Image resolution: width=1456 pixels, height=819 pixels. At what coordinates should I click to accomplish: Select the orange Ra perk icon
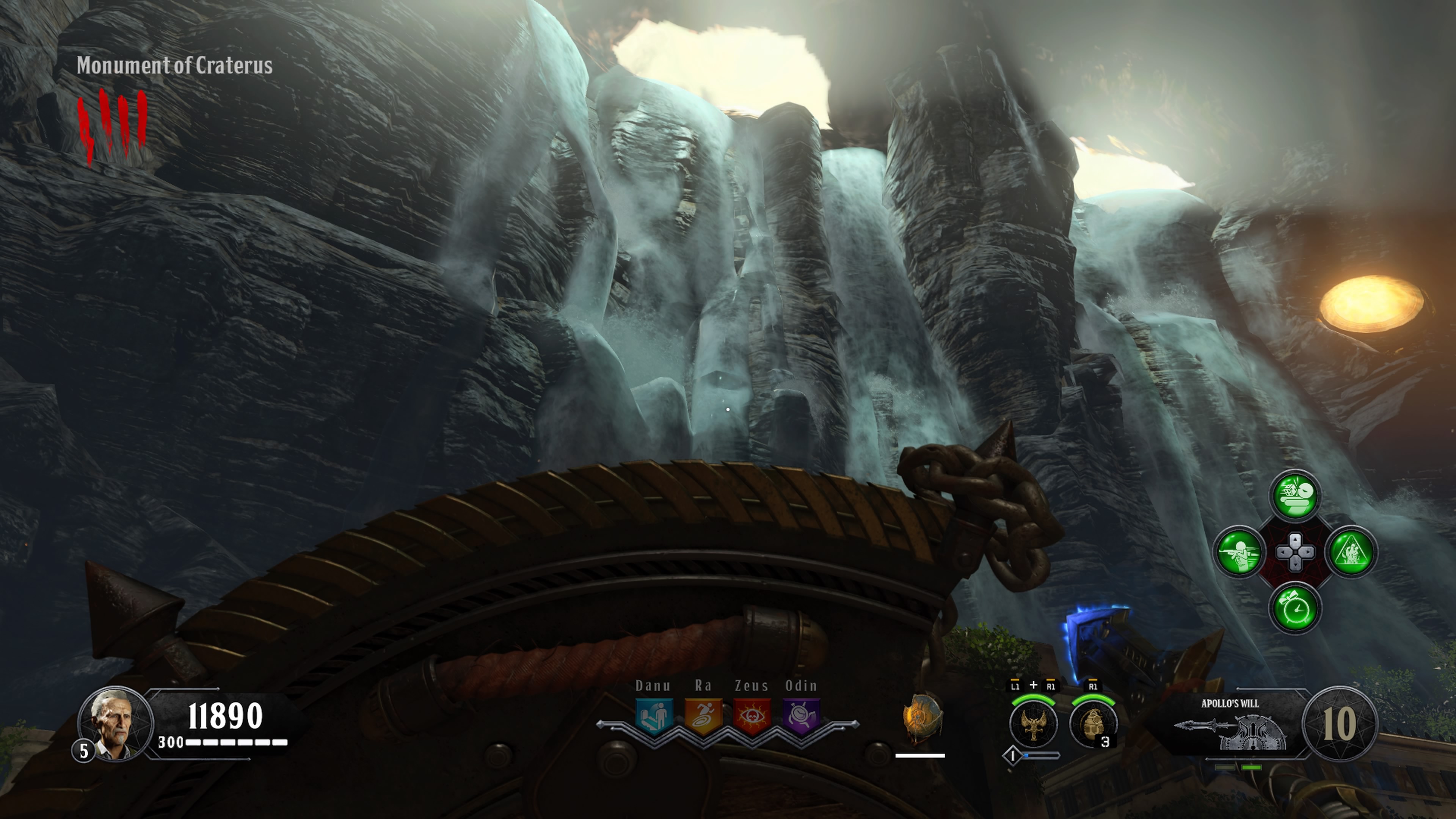pos(703,715)
